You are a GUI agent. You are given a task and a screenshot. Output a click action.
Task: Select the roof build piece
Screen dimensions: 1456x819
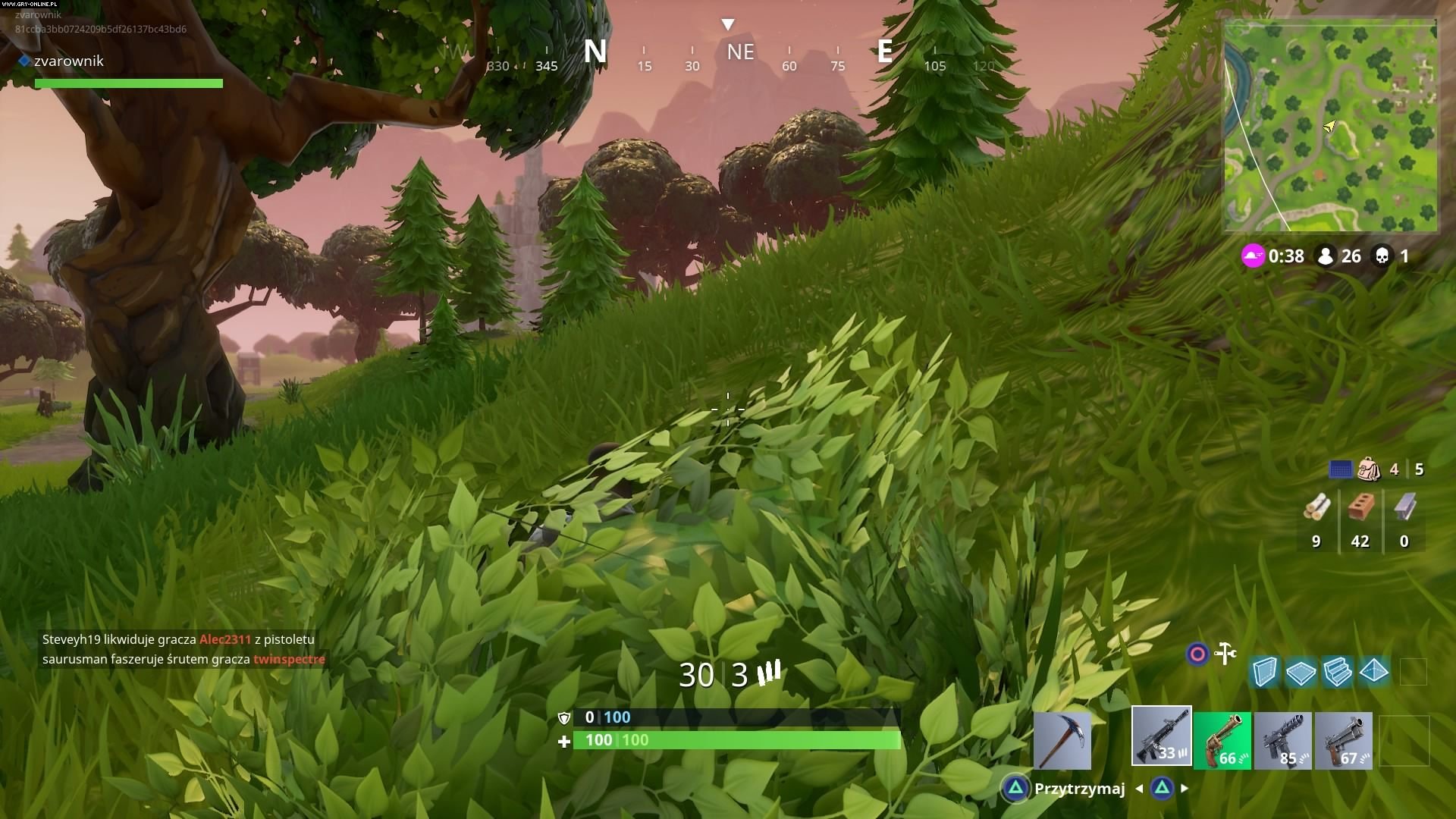(1374, 672)
